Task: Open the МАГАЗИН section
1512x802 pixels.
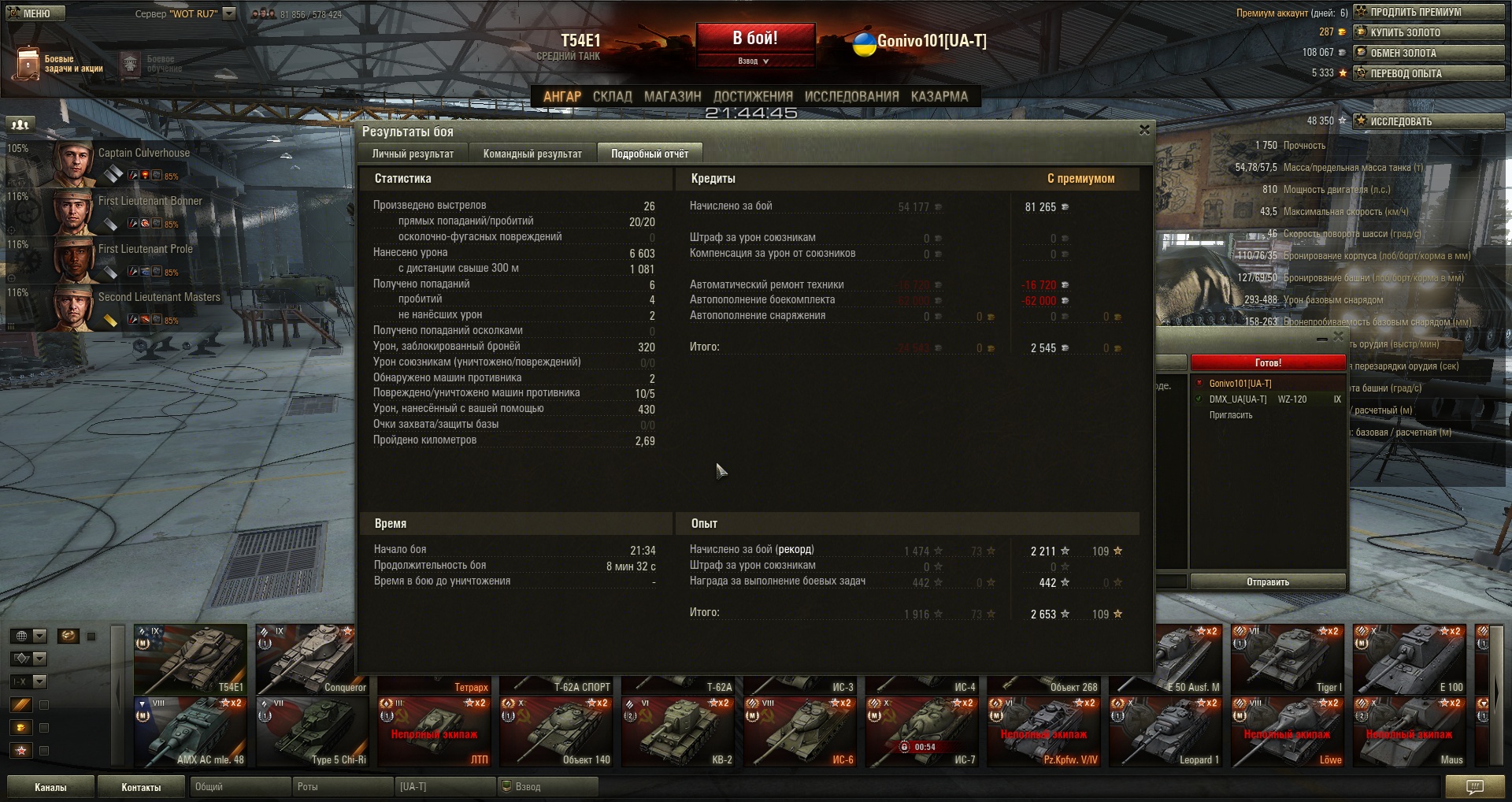Action: (673, 96)
